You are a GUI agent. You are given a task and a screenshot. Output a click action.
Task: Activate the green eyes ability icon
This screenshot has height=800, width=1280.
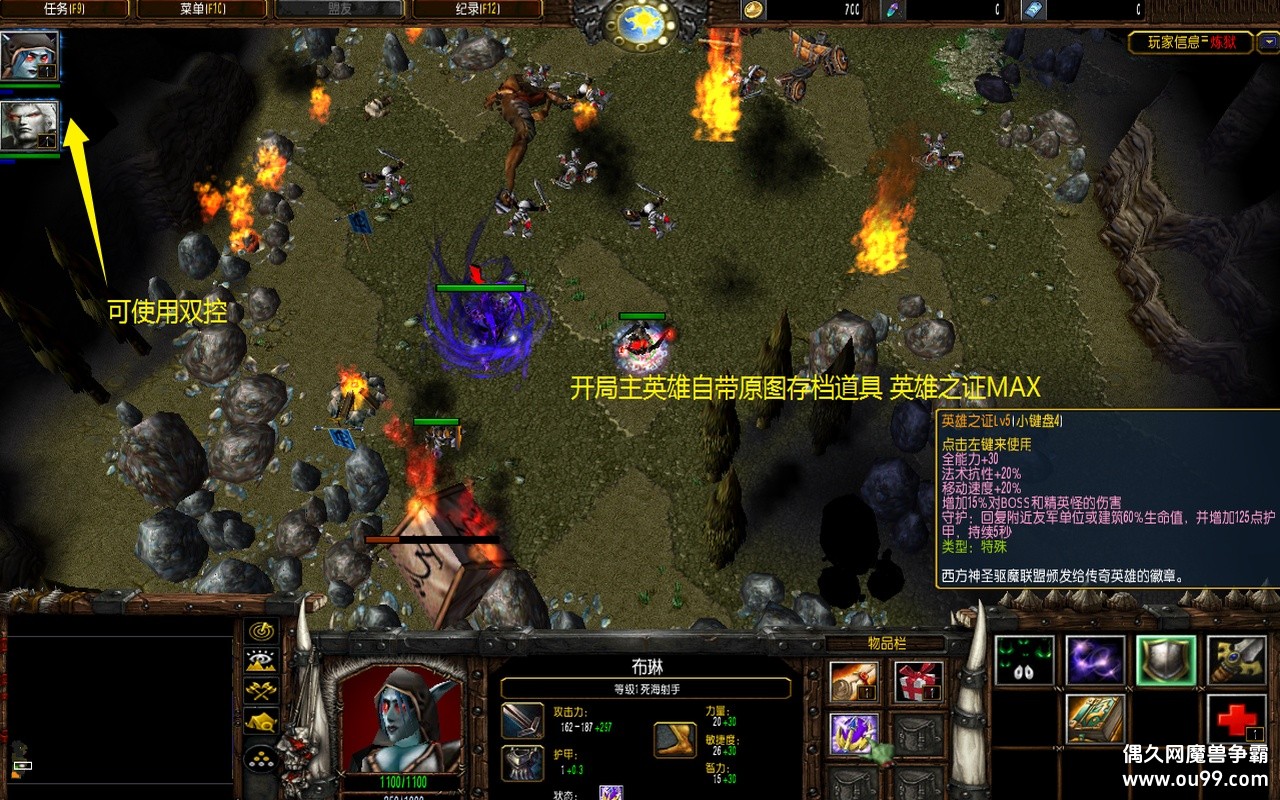[1024, 661]
